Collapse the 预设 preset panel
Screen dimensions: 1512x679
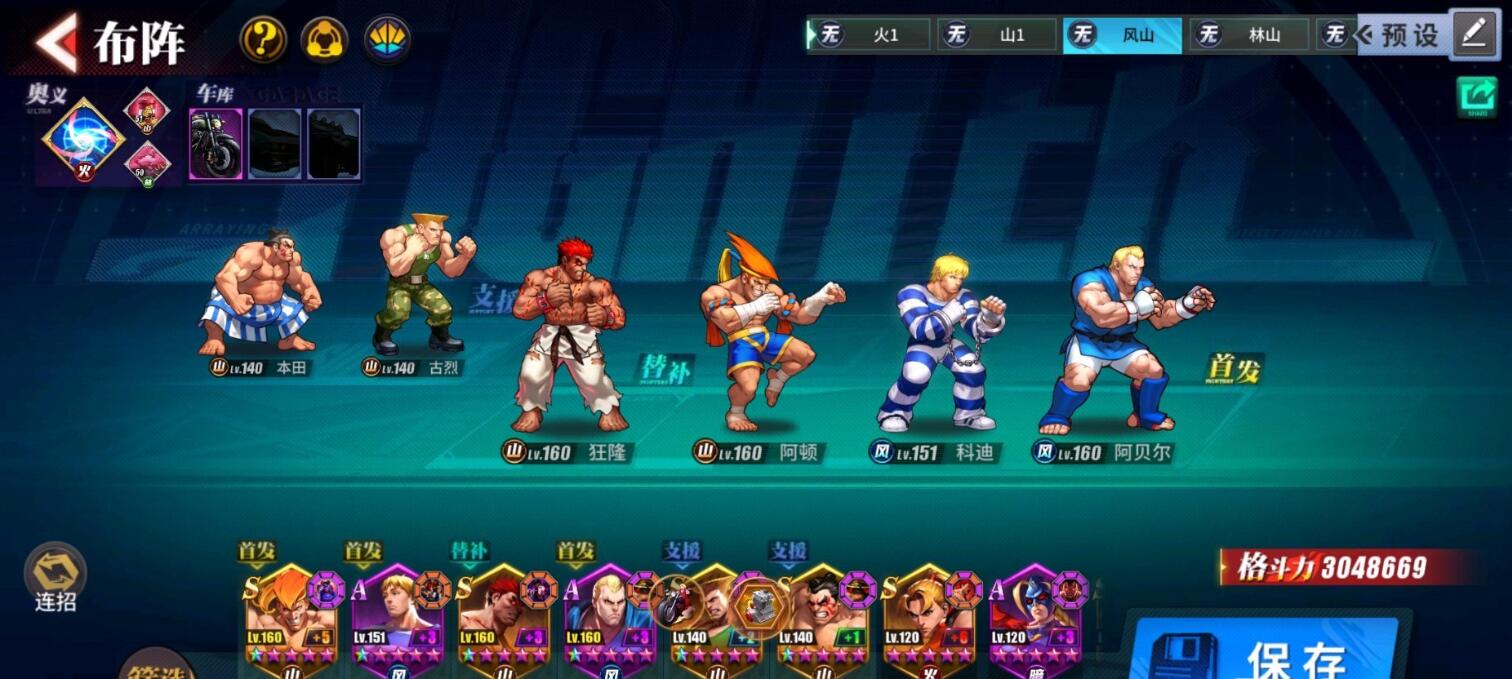(1400, 35)
